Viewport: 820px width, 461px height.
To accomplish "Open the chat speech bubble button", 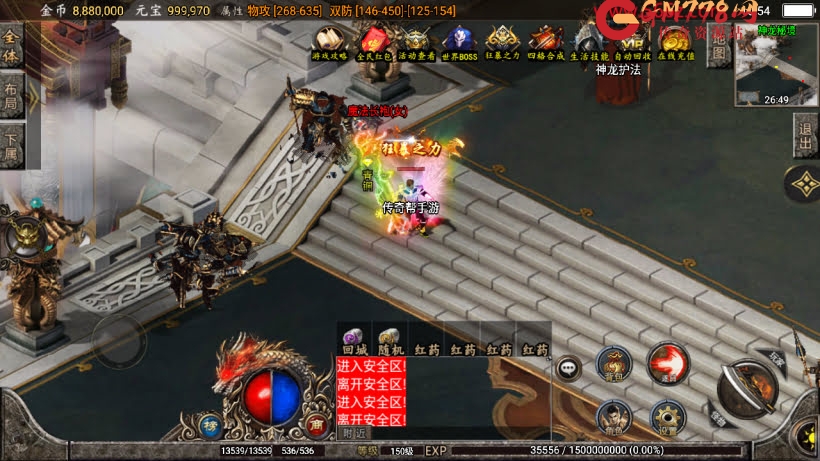I will [569, 368].
